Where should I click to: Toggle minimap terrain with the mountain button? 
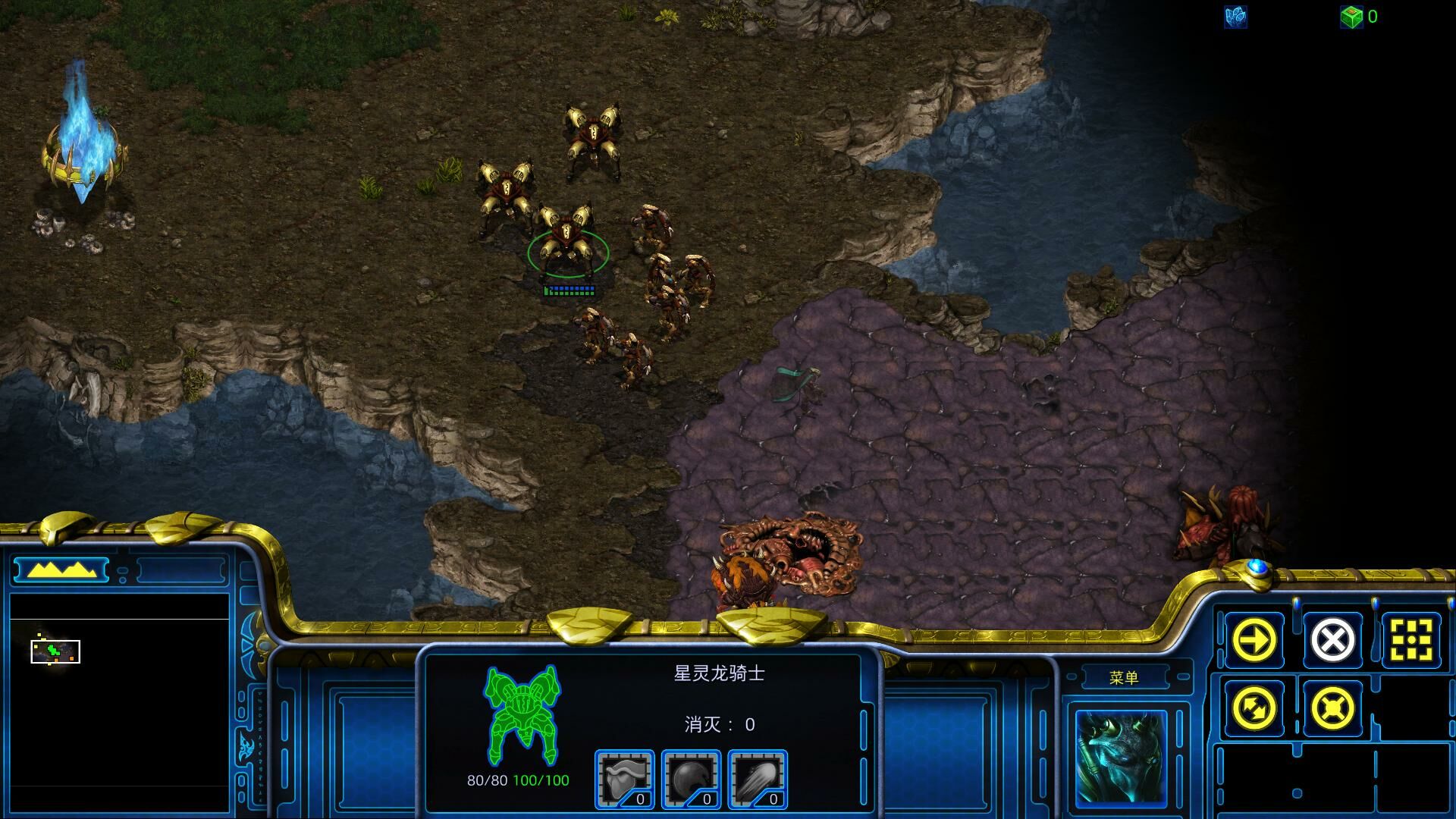pyautogui.click(x=61, y=570)
